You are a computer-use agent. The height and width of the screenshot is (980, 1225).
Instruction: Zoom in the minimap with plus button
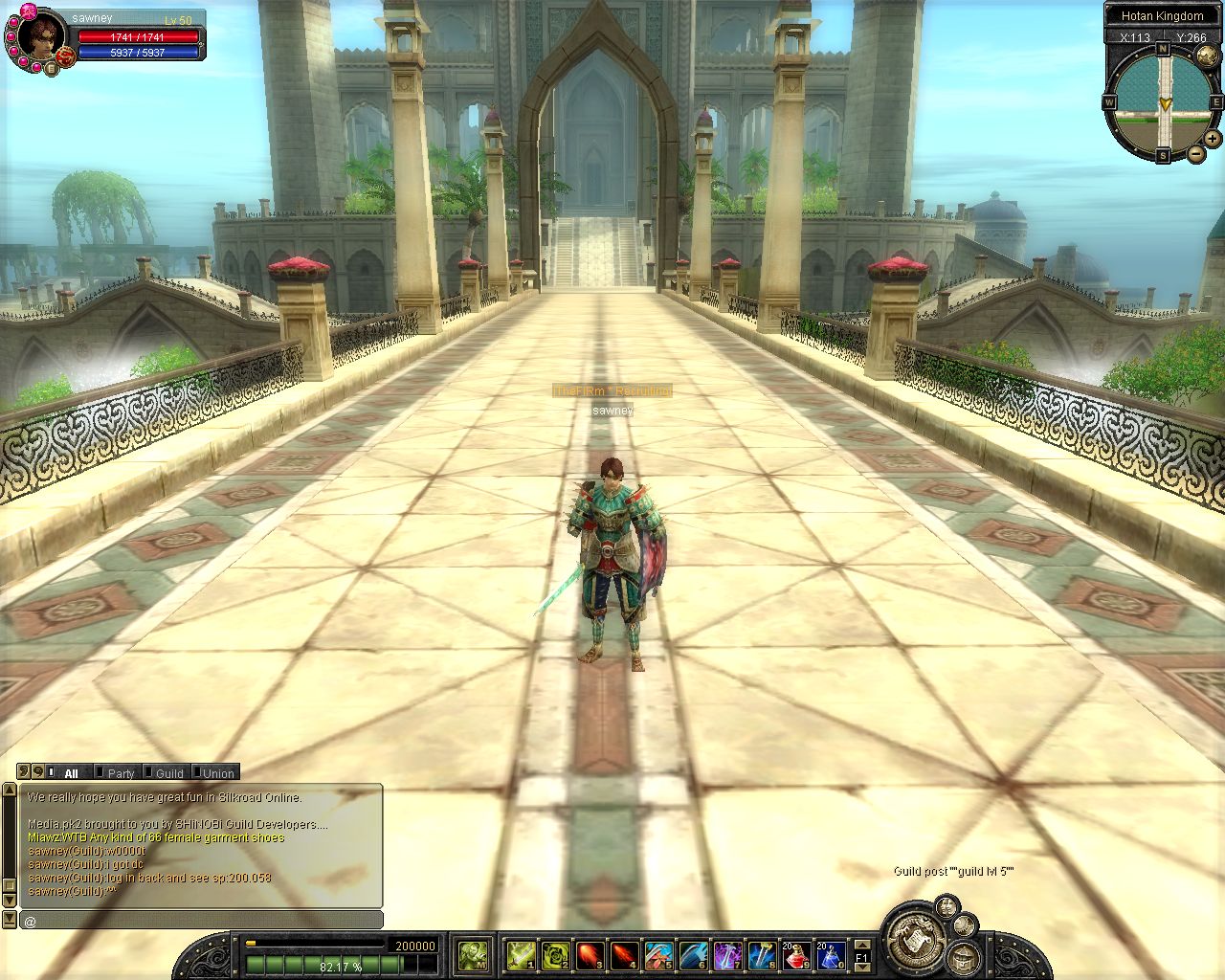pyautogui.click(x=1213, y=139)
